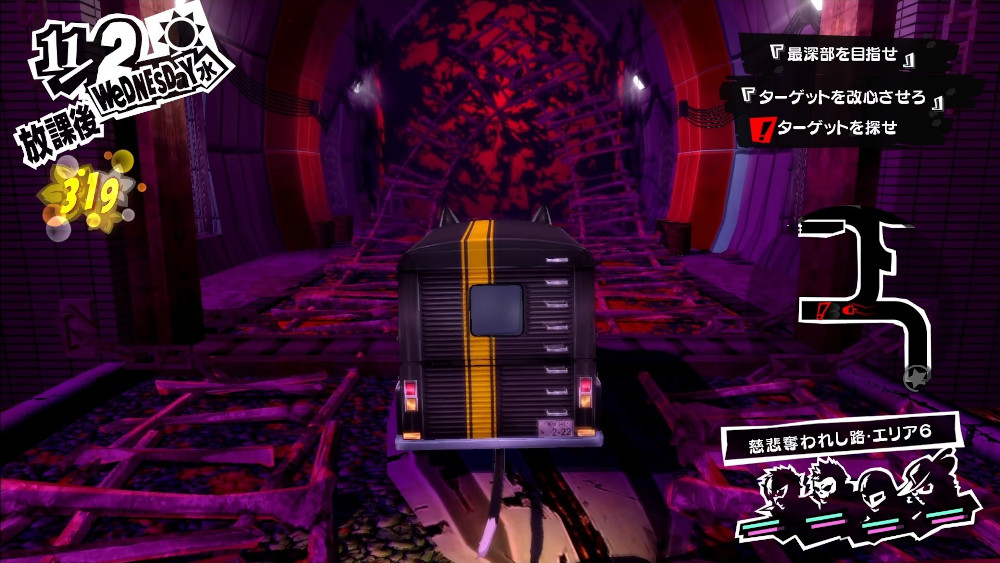Viewport: 1000px width, 563px height.
Task: Click the ターゲットを探せ sub-objective
Action: click(x=834, y=128)
